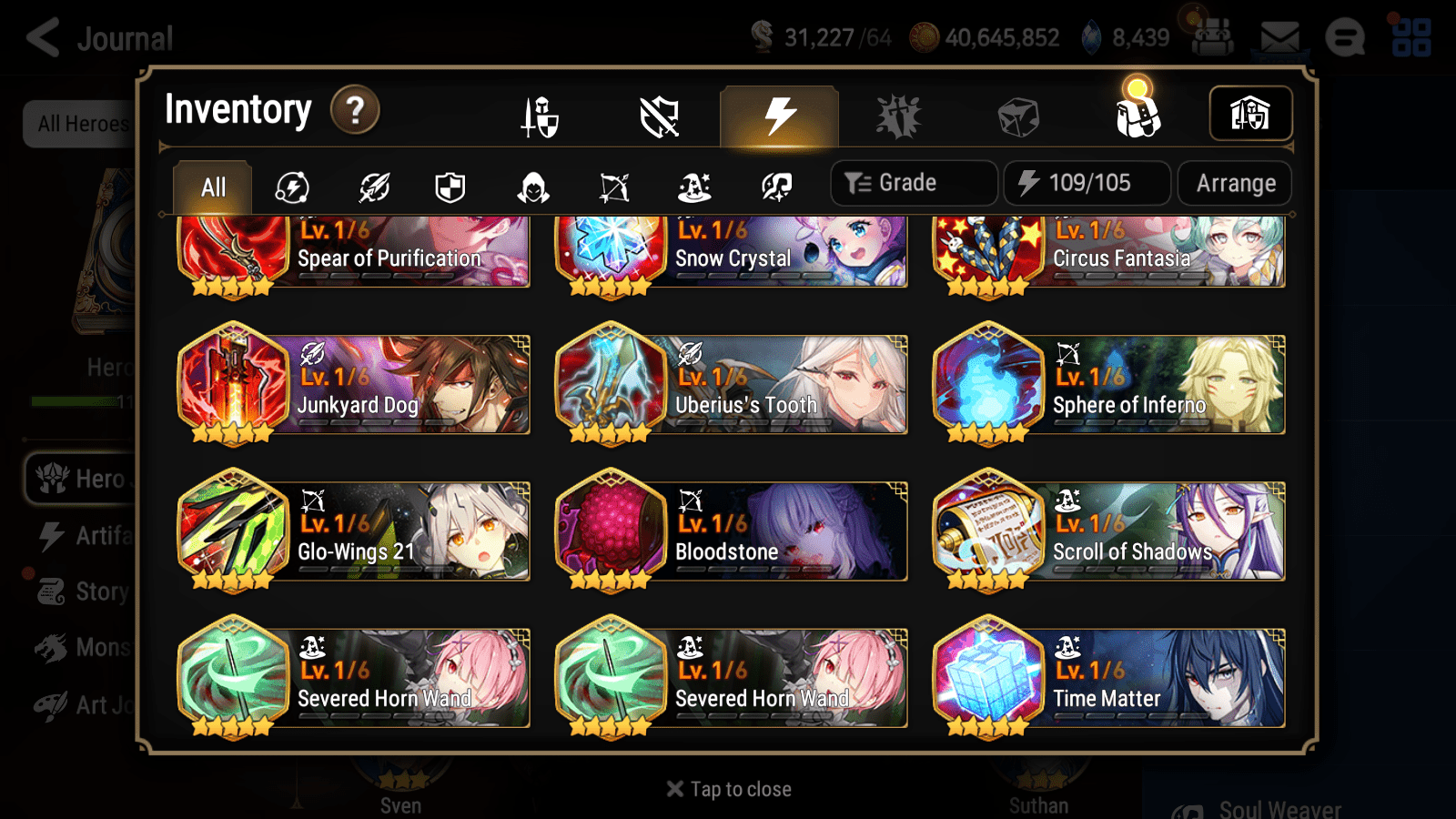The image size is (1456, 819).
Task: Select the All artifacts filter tab
Action: tap(212, 187)
